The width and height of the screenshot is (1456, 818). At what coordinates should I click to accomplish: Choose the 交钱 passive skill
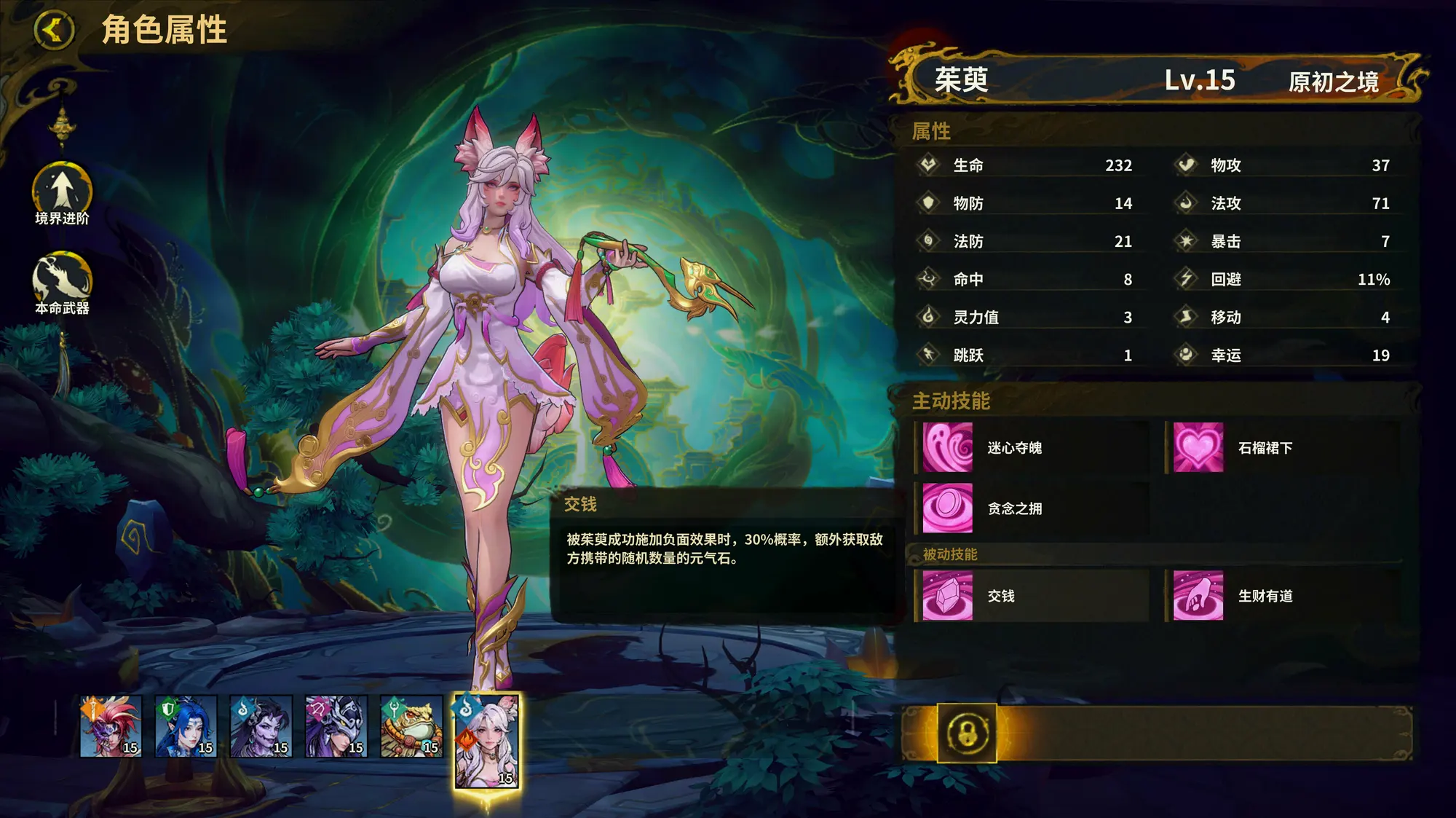click(948, 596)
